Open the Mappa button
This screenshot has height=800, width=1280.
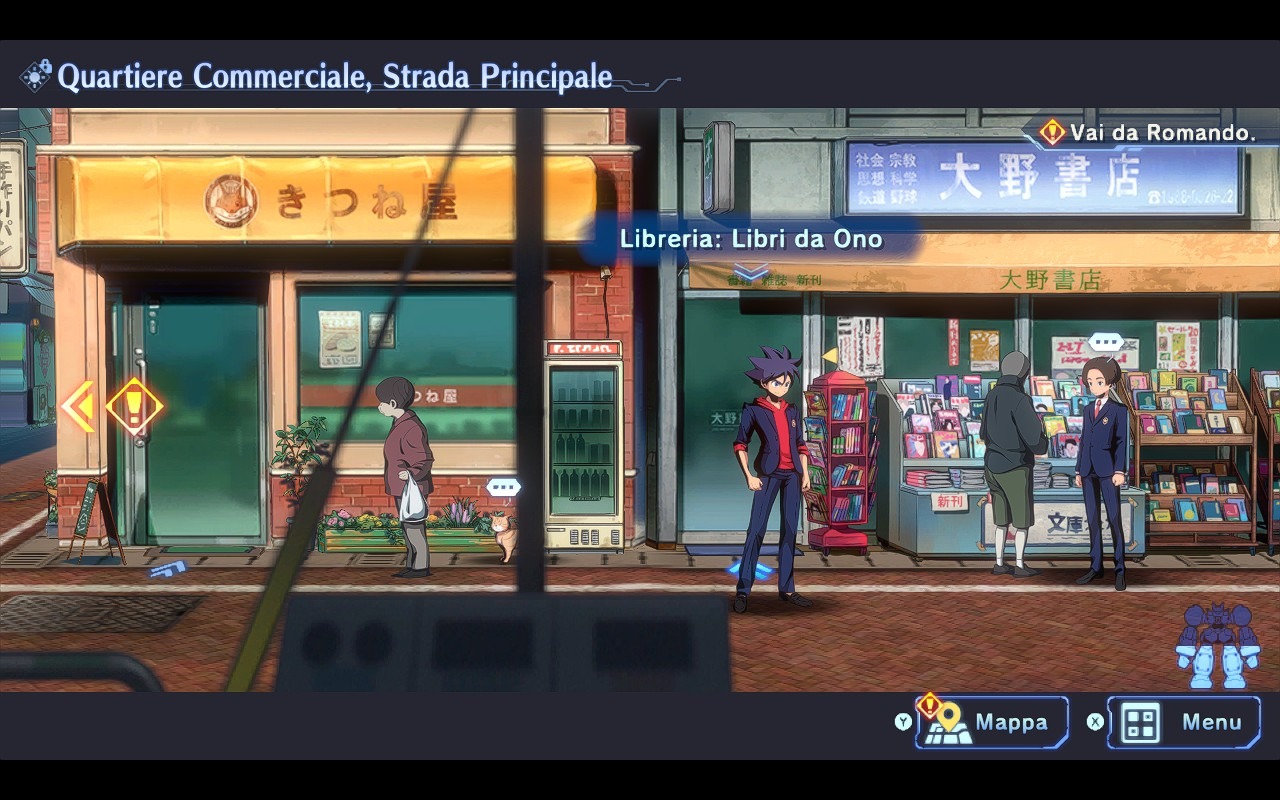992,722
